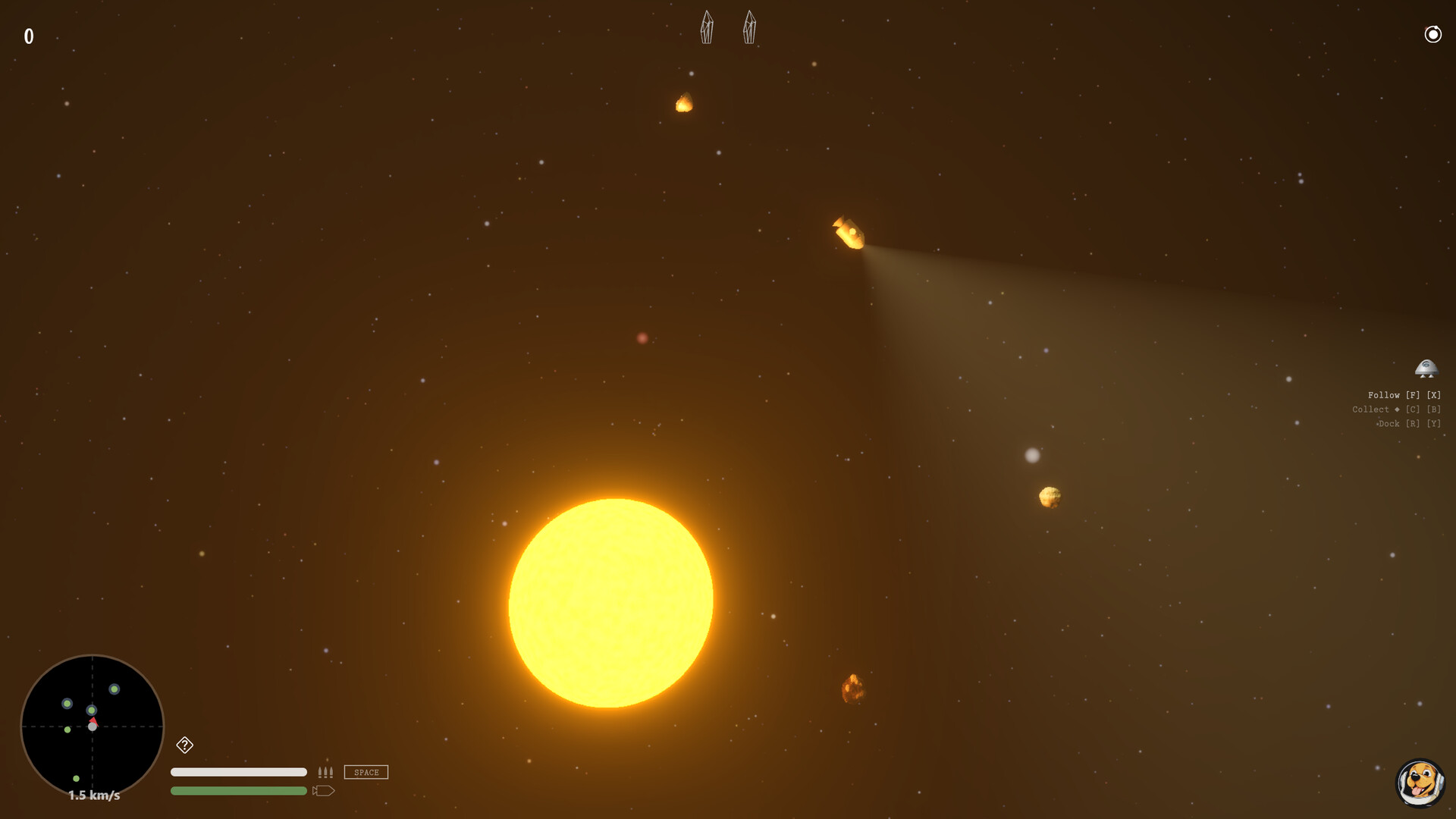Select the missile icon beside the green bar
Screen dimensions: 1456x819
pos(325,790)
